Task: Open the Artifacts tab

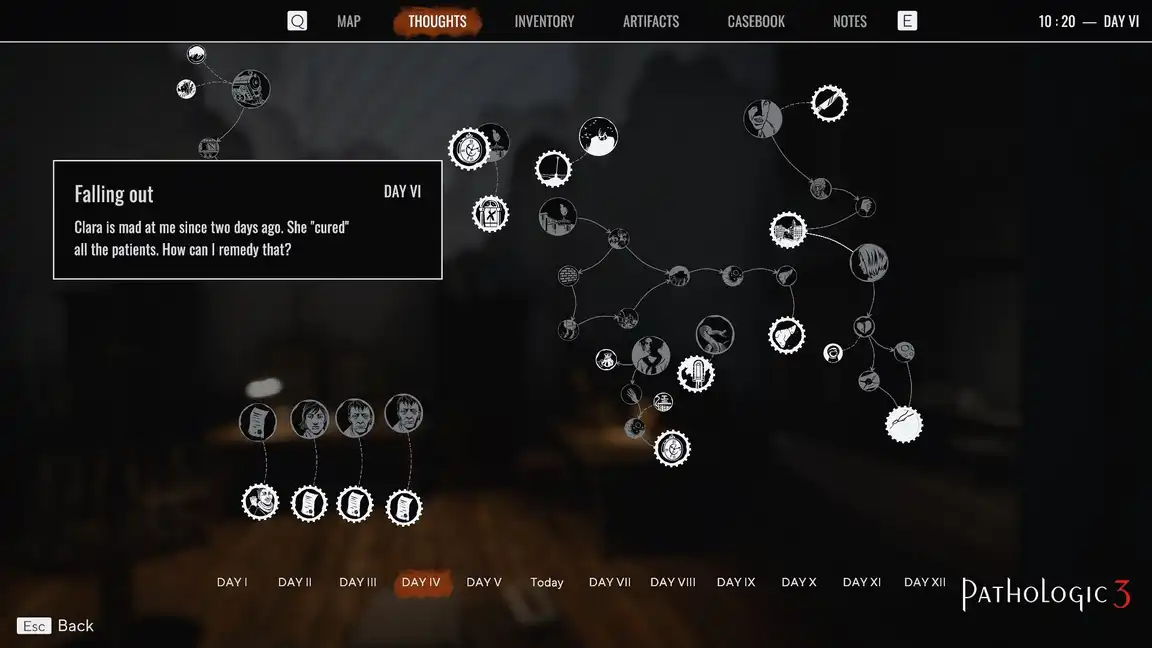Action: click(x=651, y=21)
